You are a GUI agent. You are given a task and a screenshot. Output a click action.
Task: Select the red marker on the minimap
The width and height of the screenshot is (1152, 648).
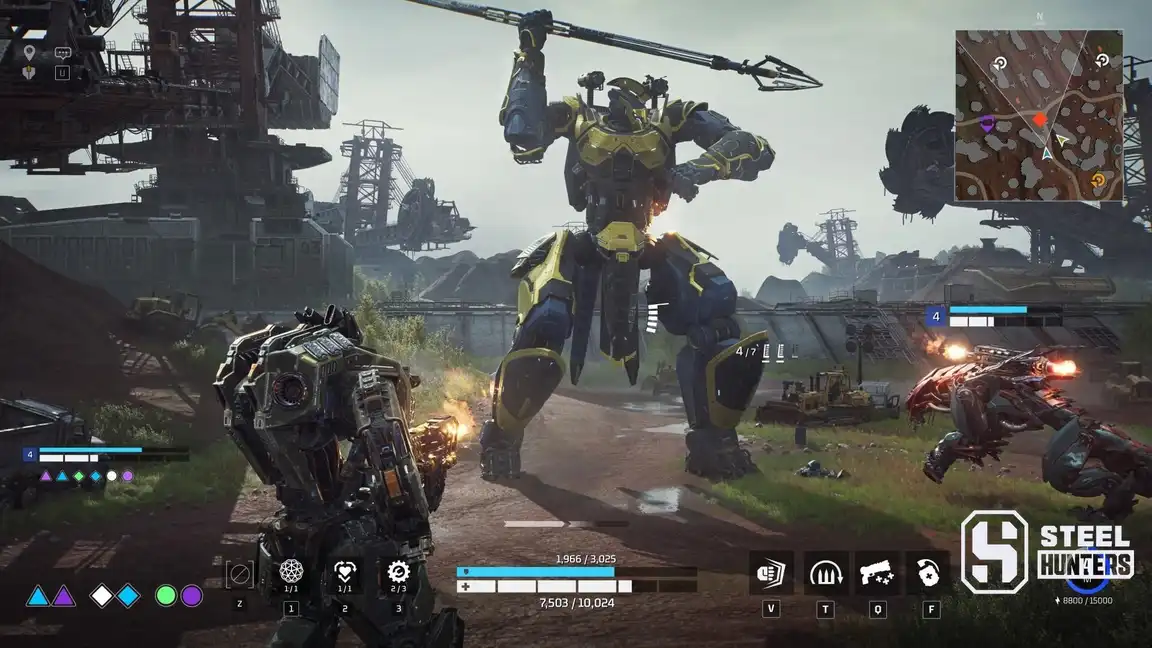point(1040,120)
